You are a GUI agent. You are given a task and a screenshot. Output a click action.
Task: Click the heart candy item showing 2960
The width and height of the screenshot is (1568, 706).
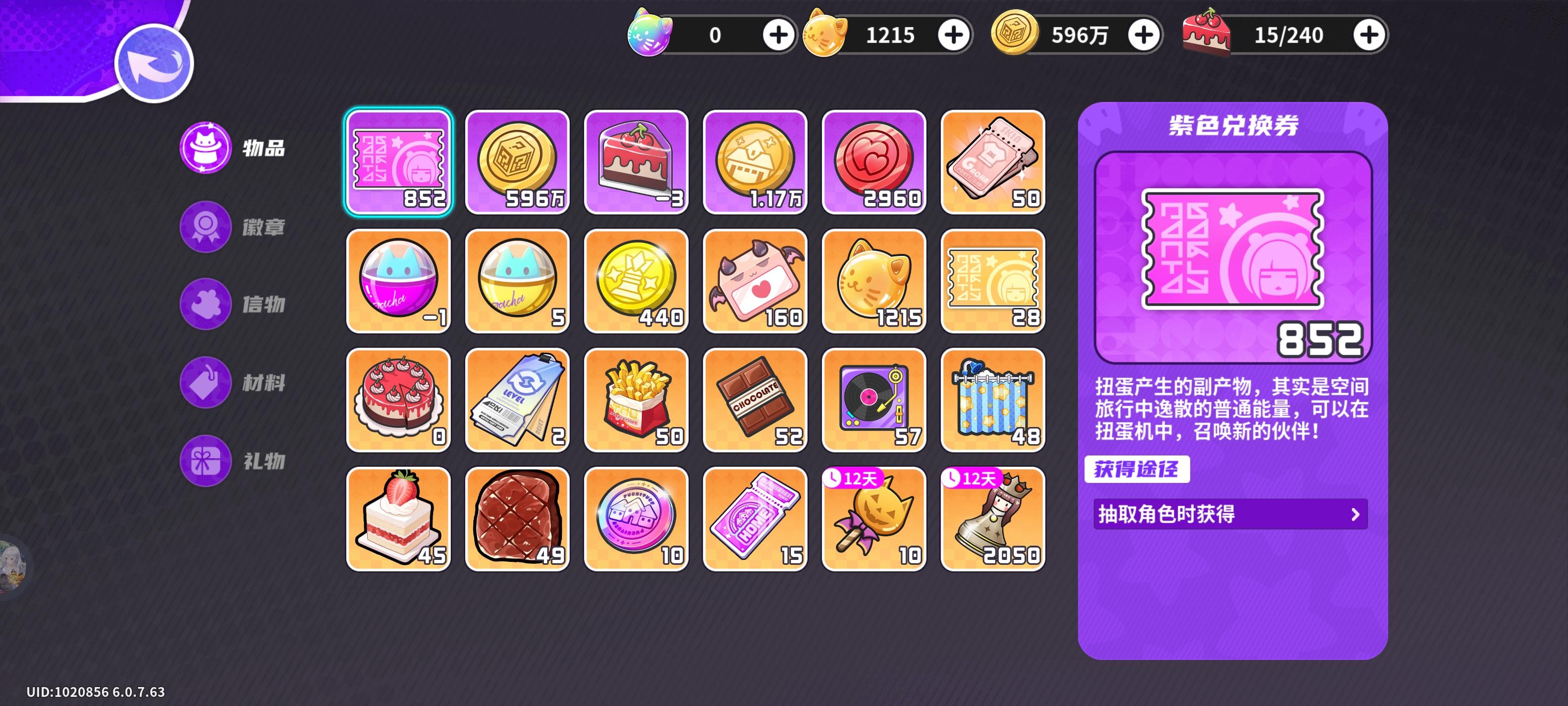click(874, 161)
